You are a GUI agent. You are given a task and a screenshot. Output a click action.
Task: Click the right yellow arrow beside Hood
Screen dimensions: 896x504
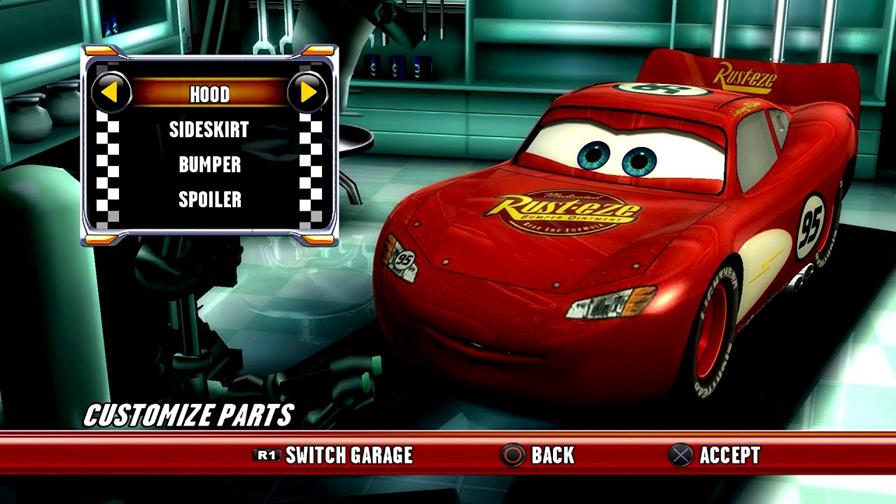(308, 93)
